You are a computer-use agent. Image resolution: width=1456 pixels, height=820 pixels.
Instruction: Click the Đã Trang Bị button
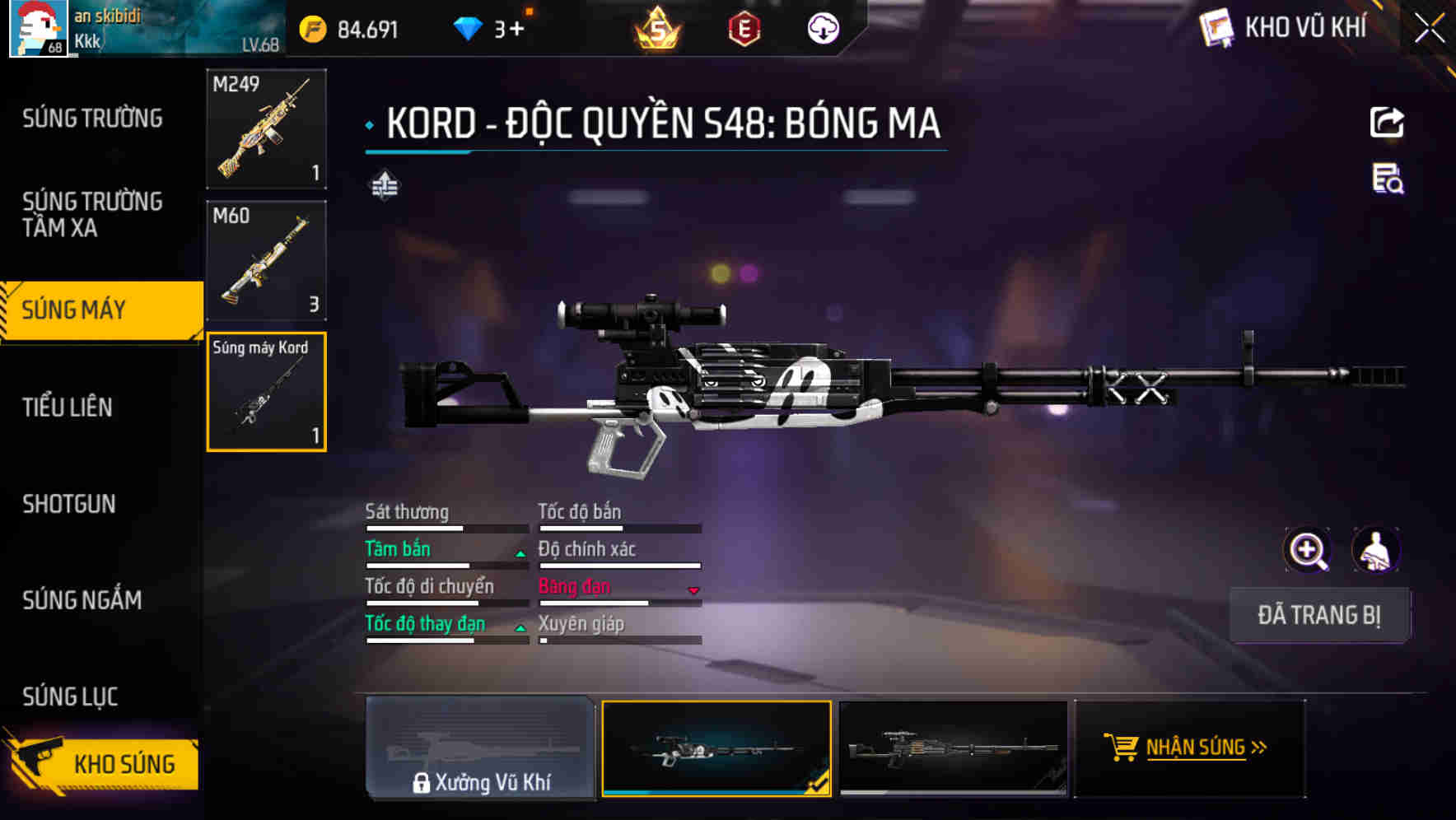point(1318,615)
